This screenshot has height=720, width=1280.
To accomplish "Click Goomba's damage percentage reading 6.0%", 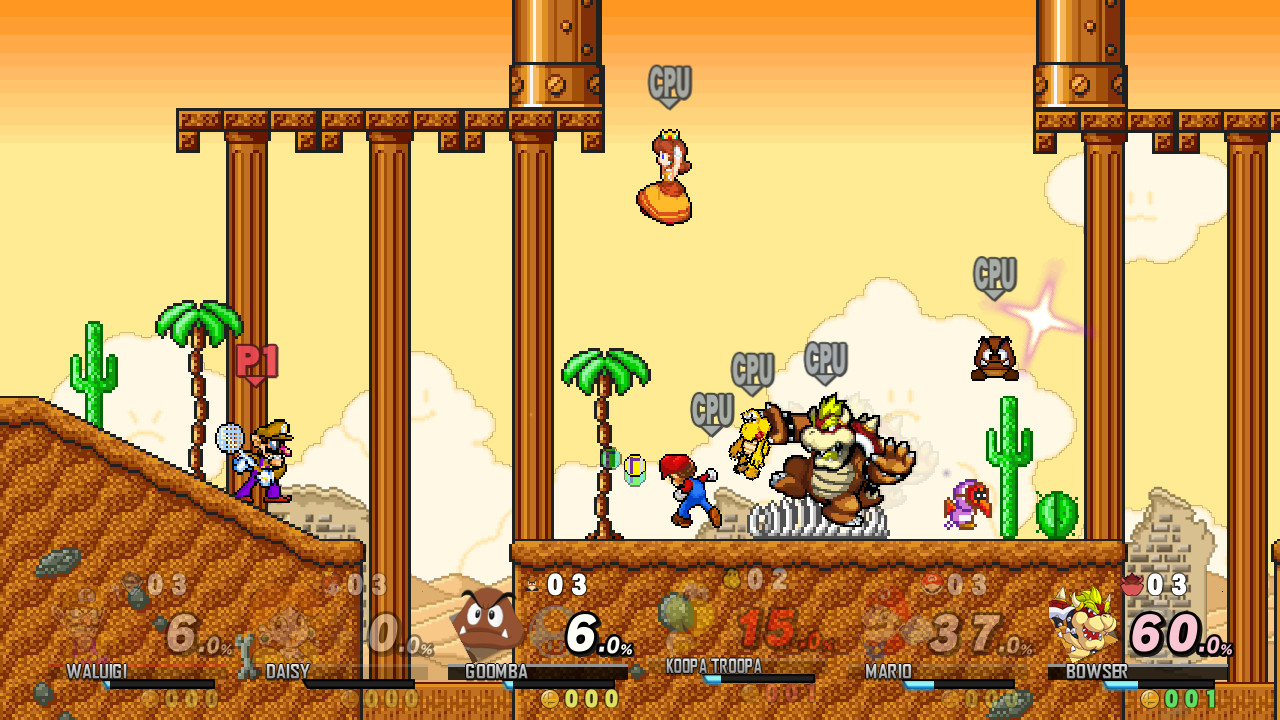I will (x=591, y=634).
